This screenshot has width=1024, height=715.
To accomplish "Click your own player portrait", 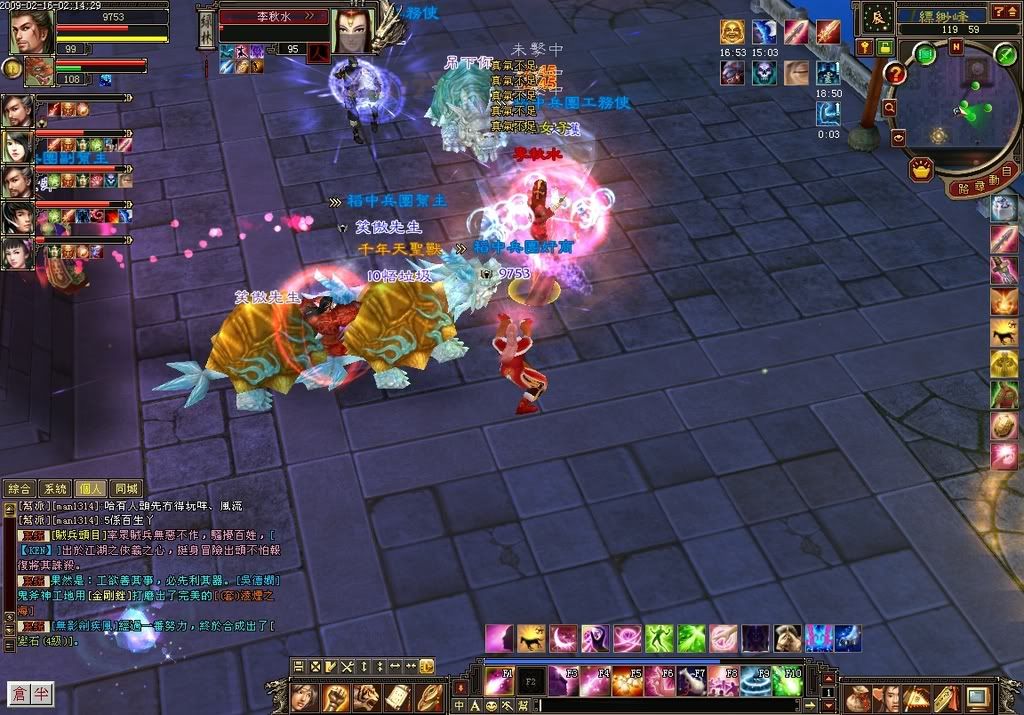I will (31, 32).
